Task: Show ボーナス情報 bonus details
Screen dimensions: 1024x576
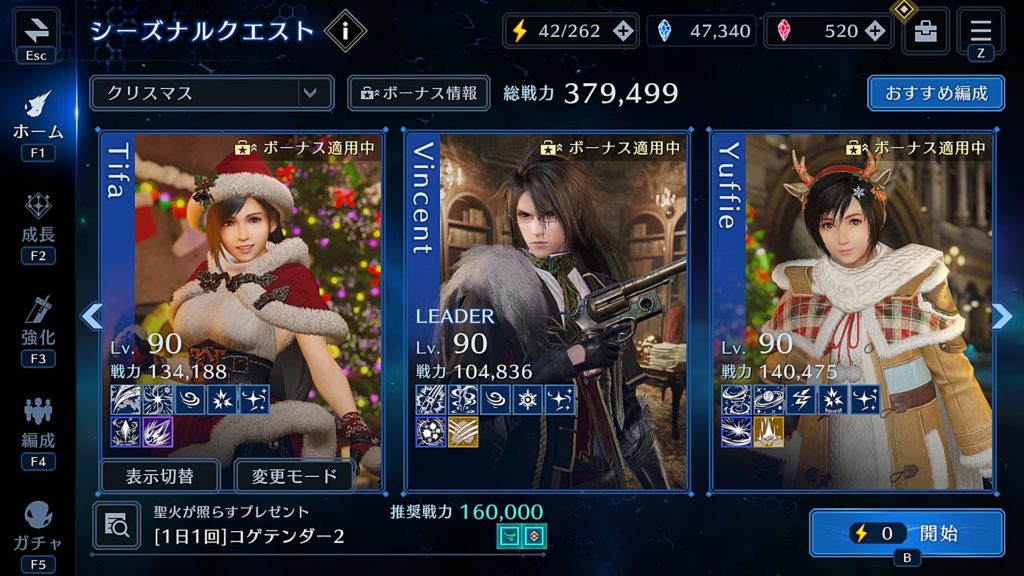Action: pyautogui.click(x=419, y=93)
